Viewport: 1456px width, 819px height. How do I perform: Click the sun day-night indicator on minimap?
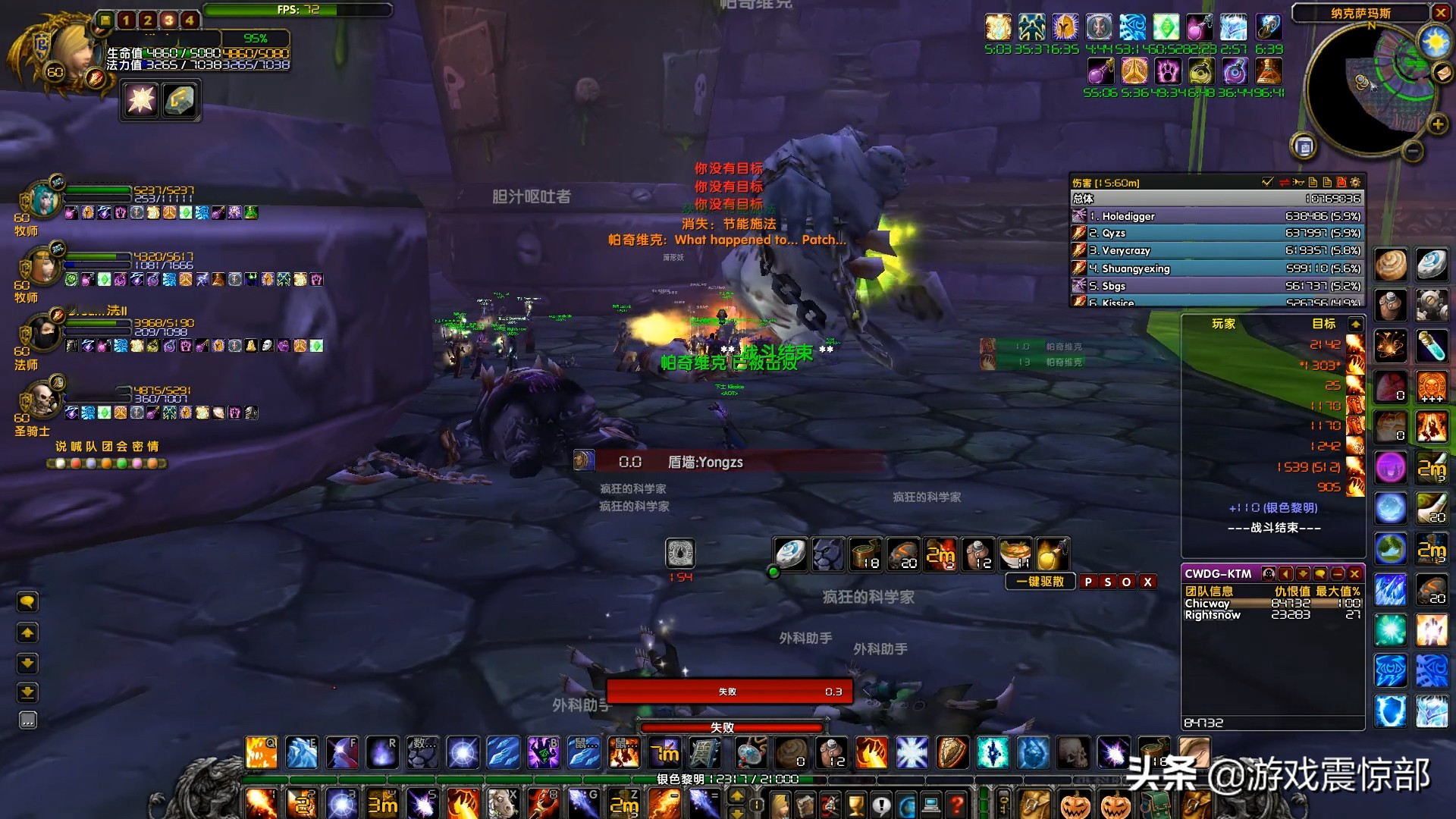click(x=1436, y=41)
